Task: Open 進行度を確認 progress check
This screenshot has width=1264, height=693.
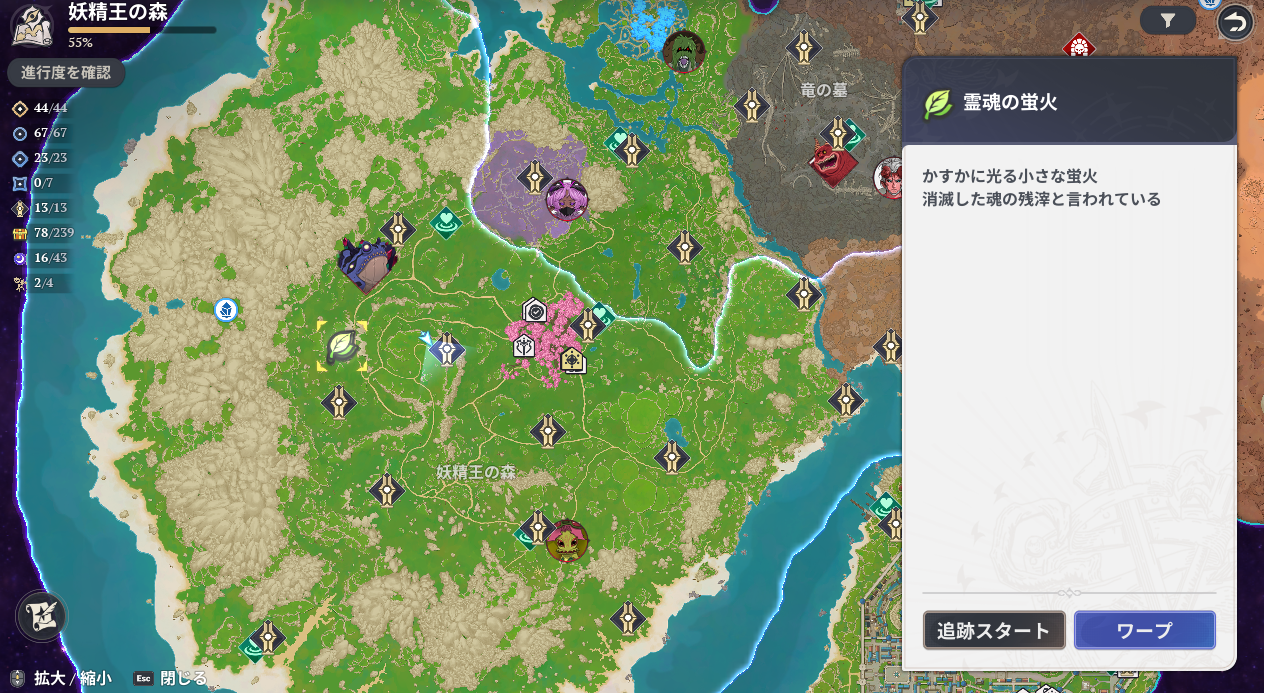Action: point(66,73)
